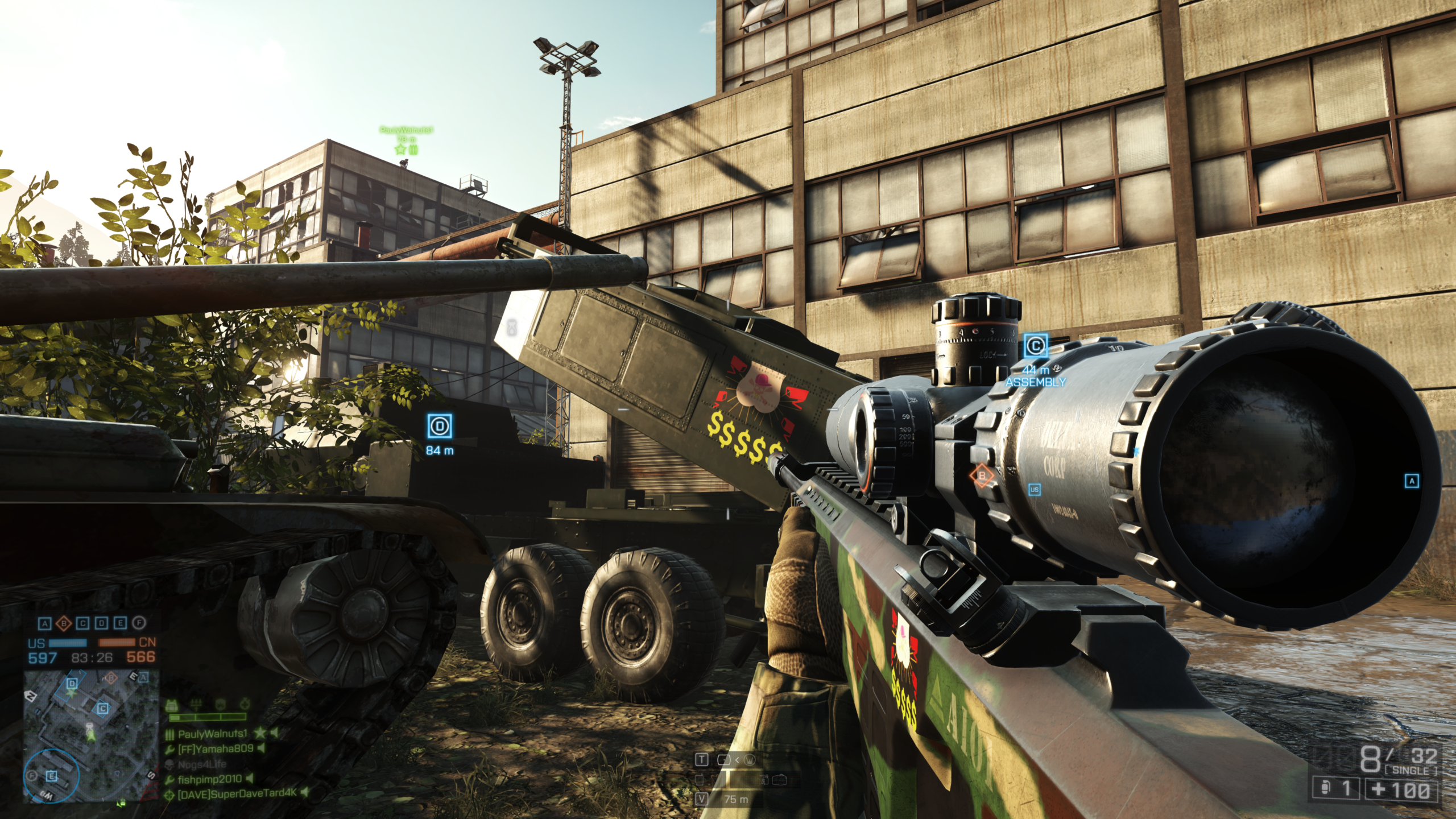Click the orange enemy objective B world marker

click(x=982, y=475)
